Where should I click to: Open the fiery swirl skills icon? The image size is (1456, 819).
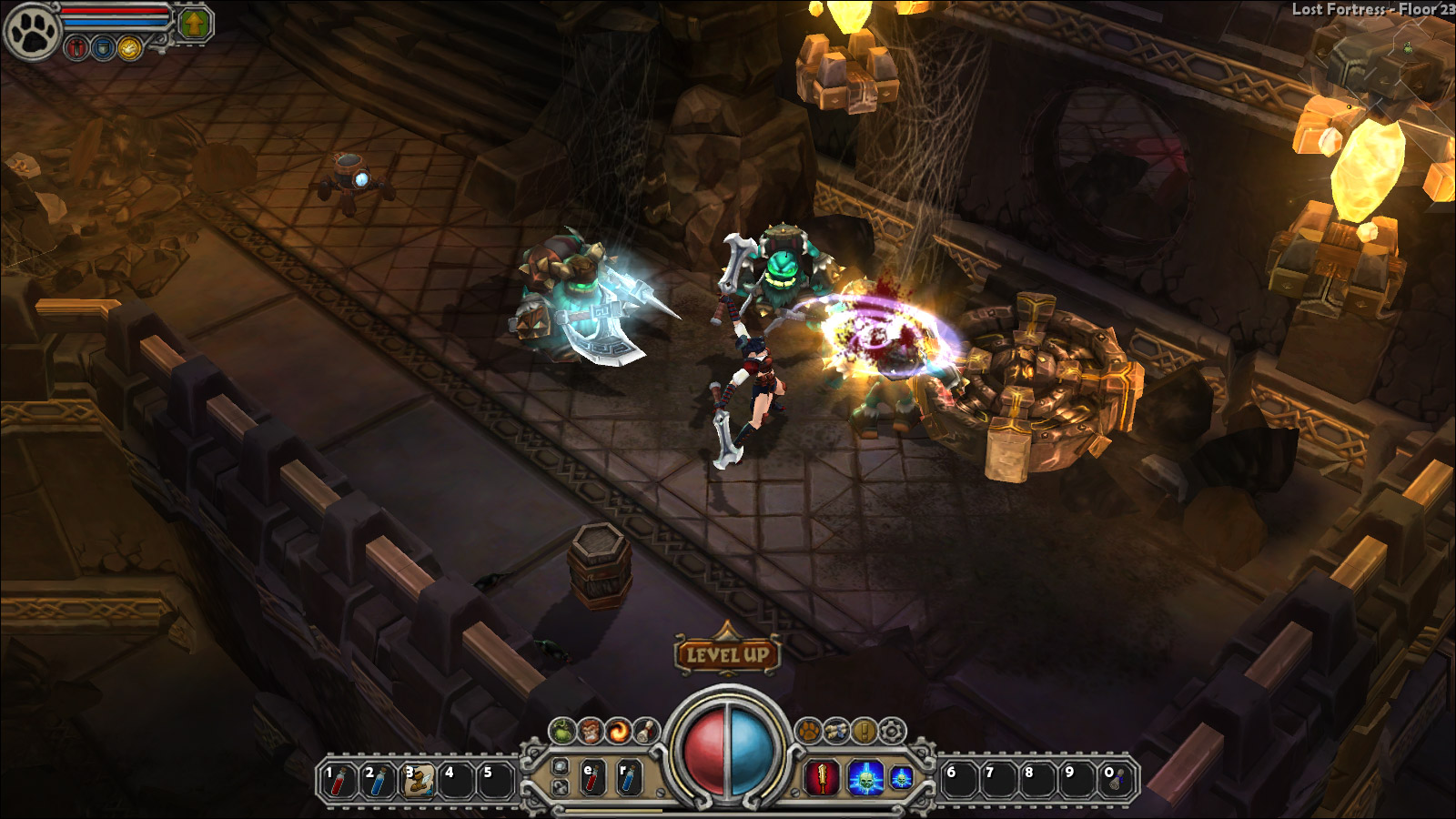[620, 730]
